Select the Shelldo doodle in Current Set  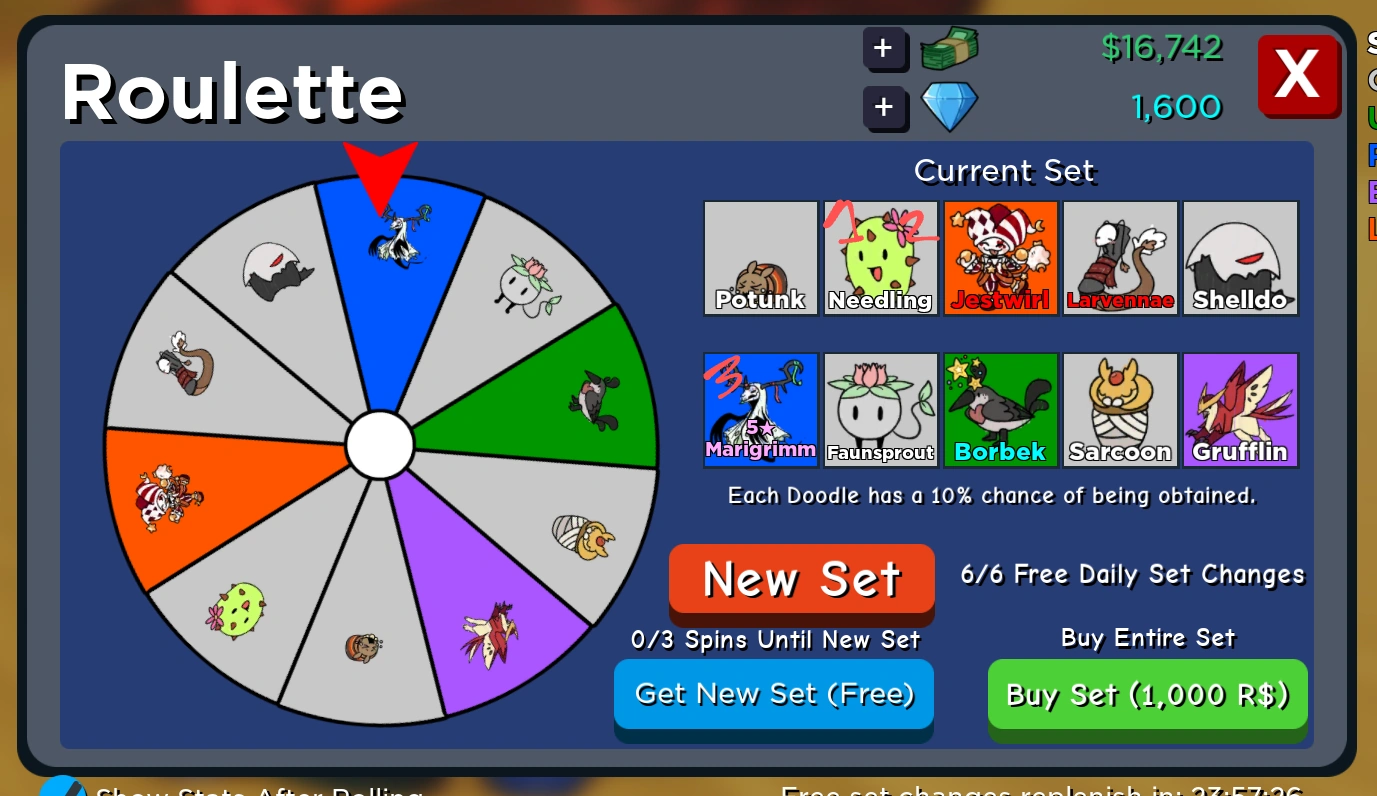1240,257
